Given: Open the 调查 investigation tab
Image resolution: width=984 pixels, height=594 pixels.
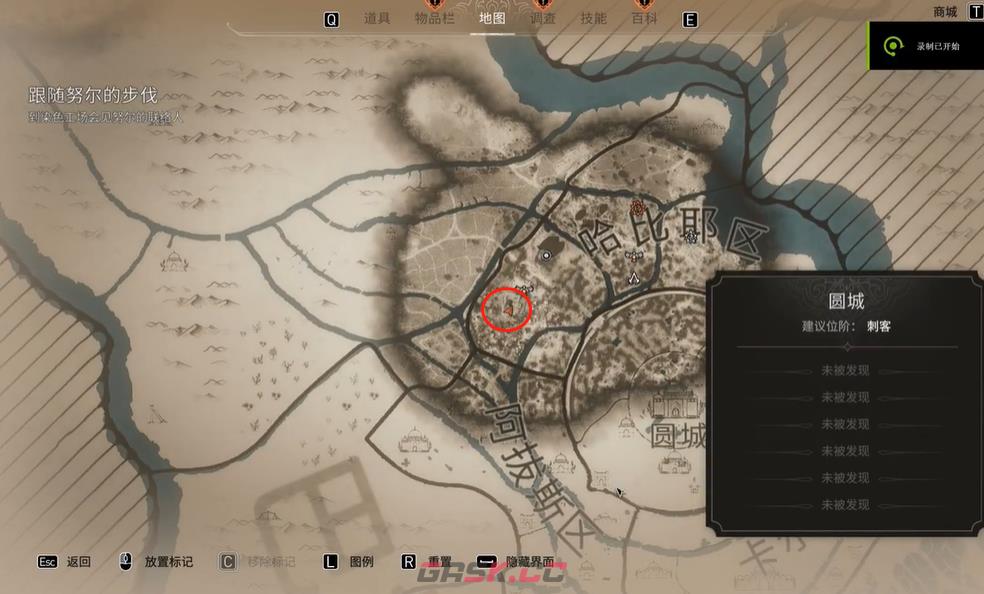Looking at the screenshot, I should (x=543, y=18).
